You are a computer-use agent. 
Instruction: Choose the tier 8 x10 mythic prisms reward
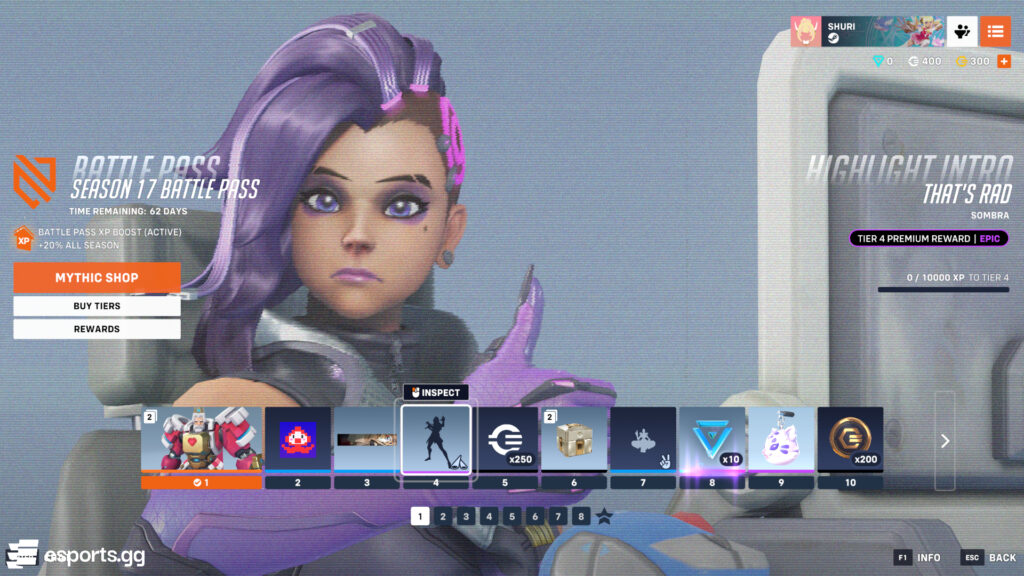pyautogui.click(x=712, y=440)
